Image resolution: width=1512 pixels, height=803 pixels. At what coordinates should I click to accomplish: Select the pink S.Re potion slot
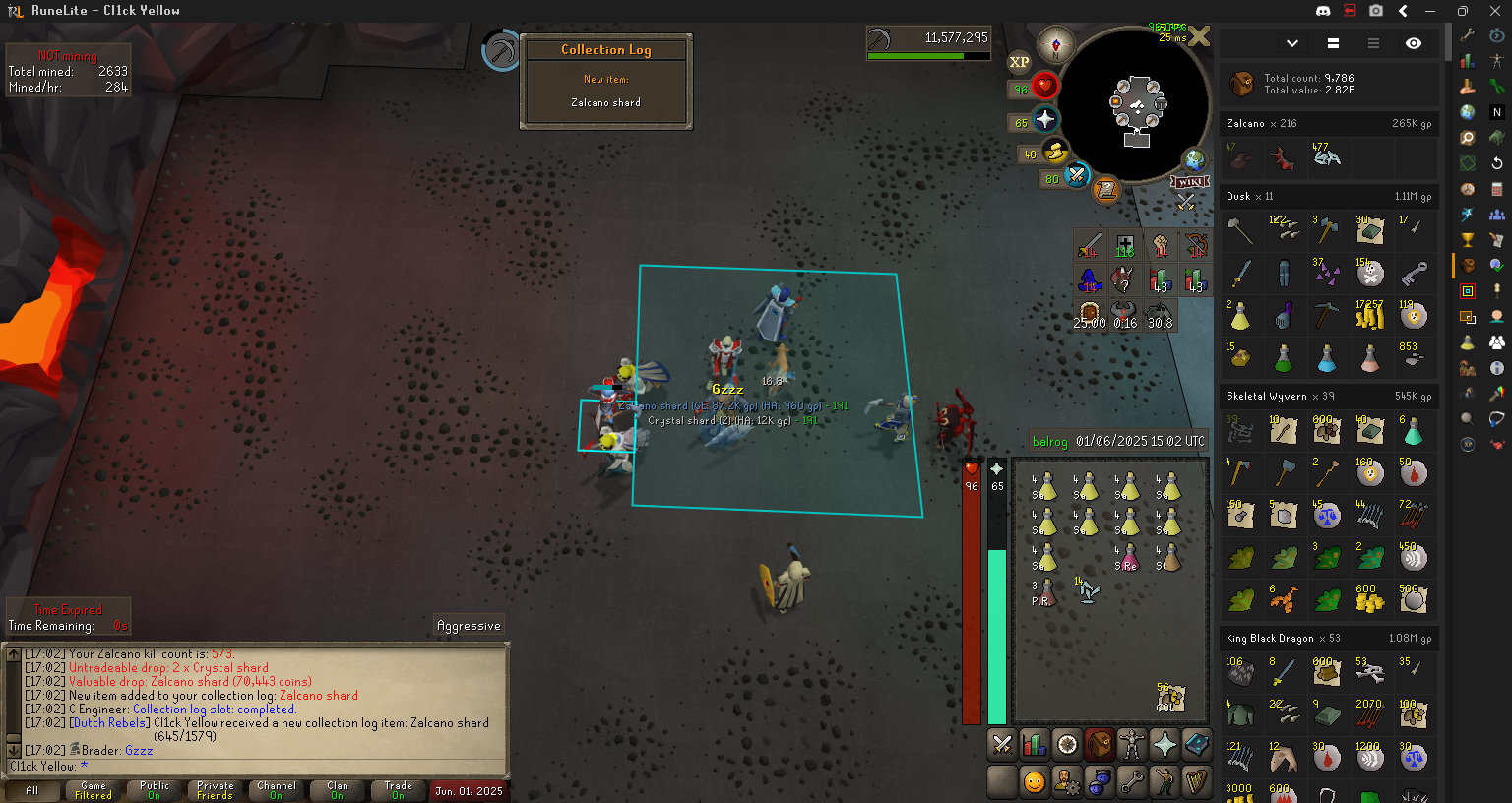[x=1127, y=558]
